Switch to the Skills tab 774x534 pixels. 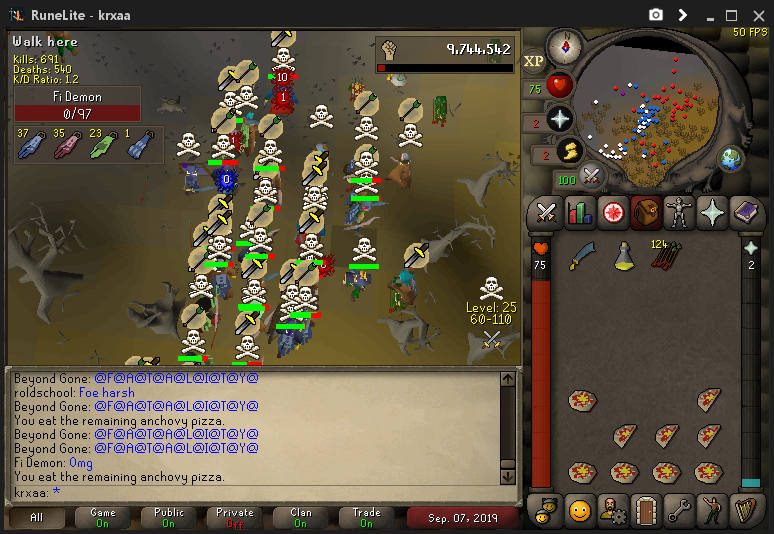[579, 212]
